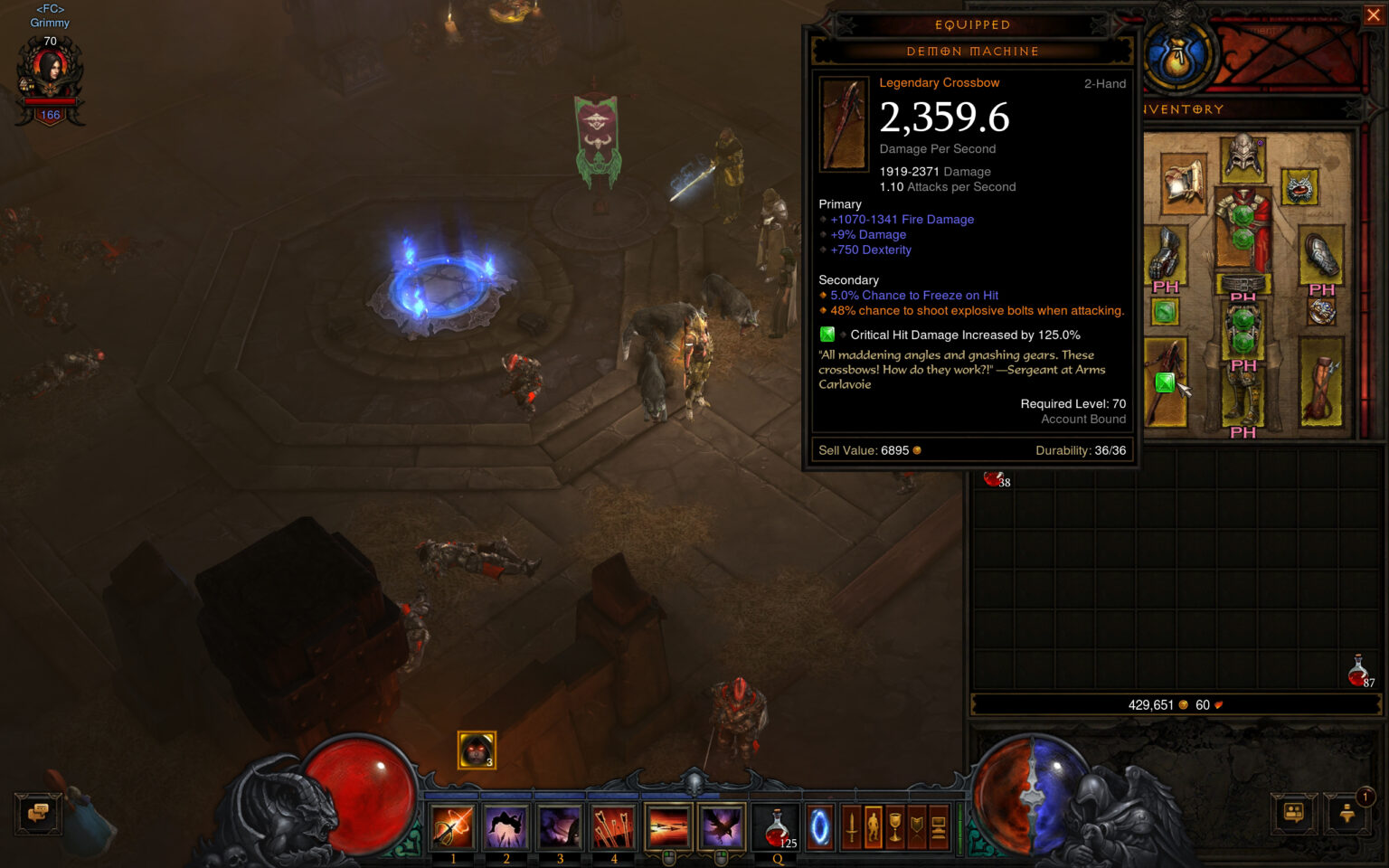The image size is (1389, 868).
Task: Open a Town Portal from the action bar
Action: coord(820,826)
